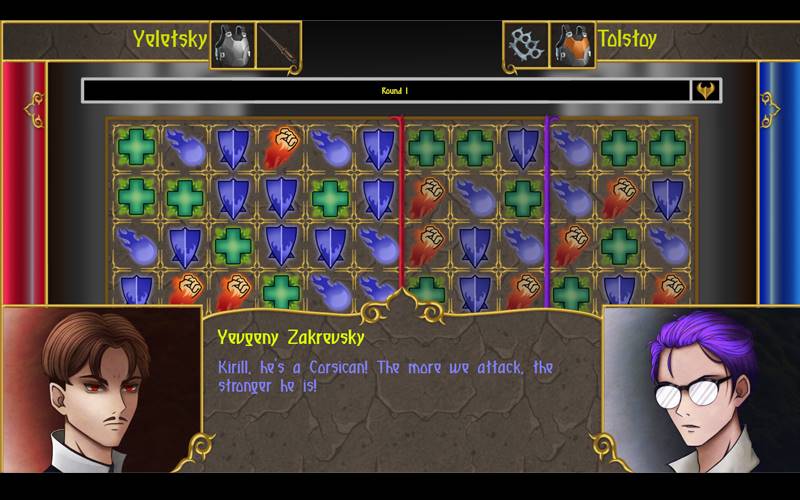Select Yeletsky's gray armor vest slot
800x500 pixels.
pos(232,45)
